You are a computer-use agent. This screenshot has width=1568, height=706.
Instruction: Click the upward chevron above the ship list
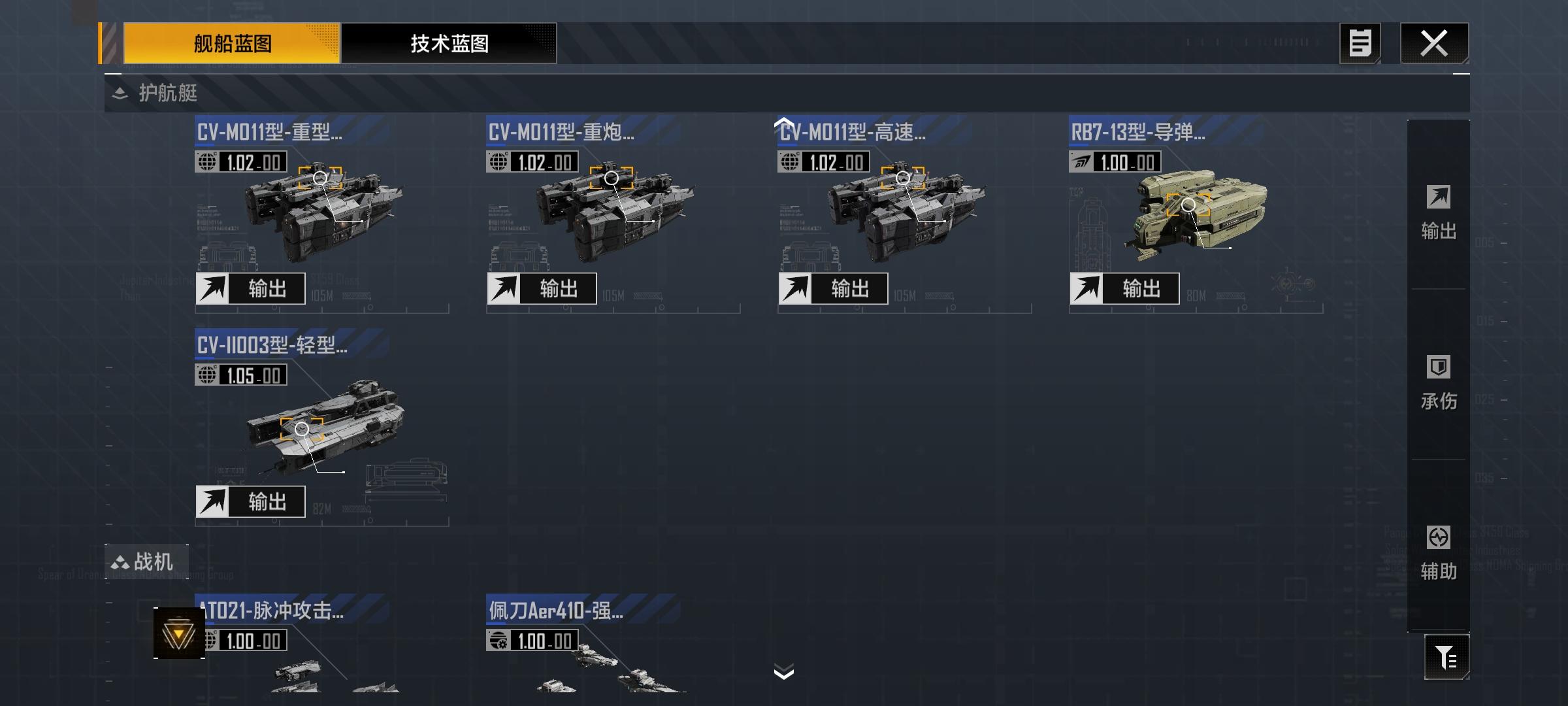(784, 124)
